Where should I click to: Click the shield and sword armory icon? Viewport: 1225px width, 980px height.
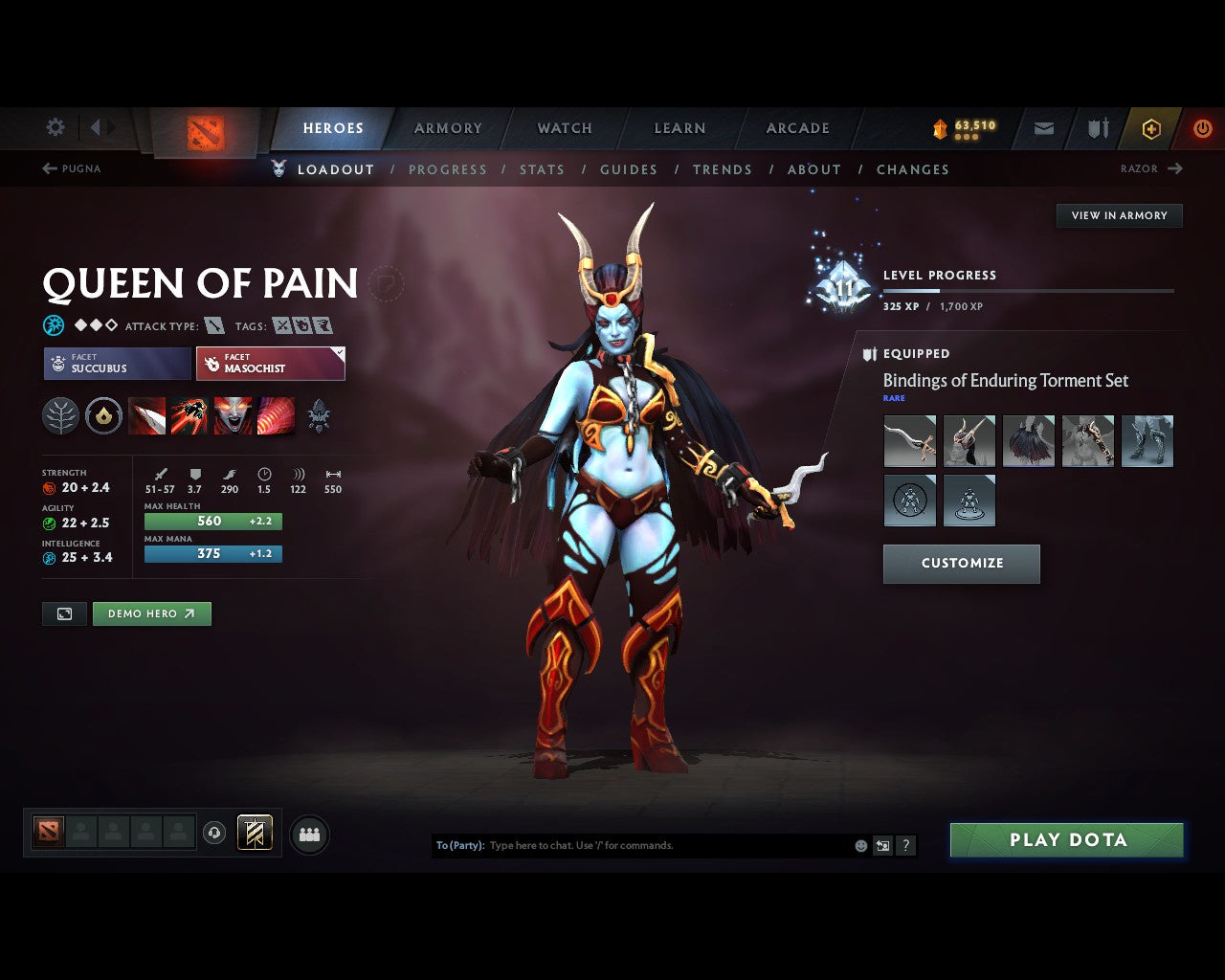(1097, 128)
